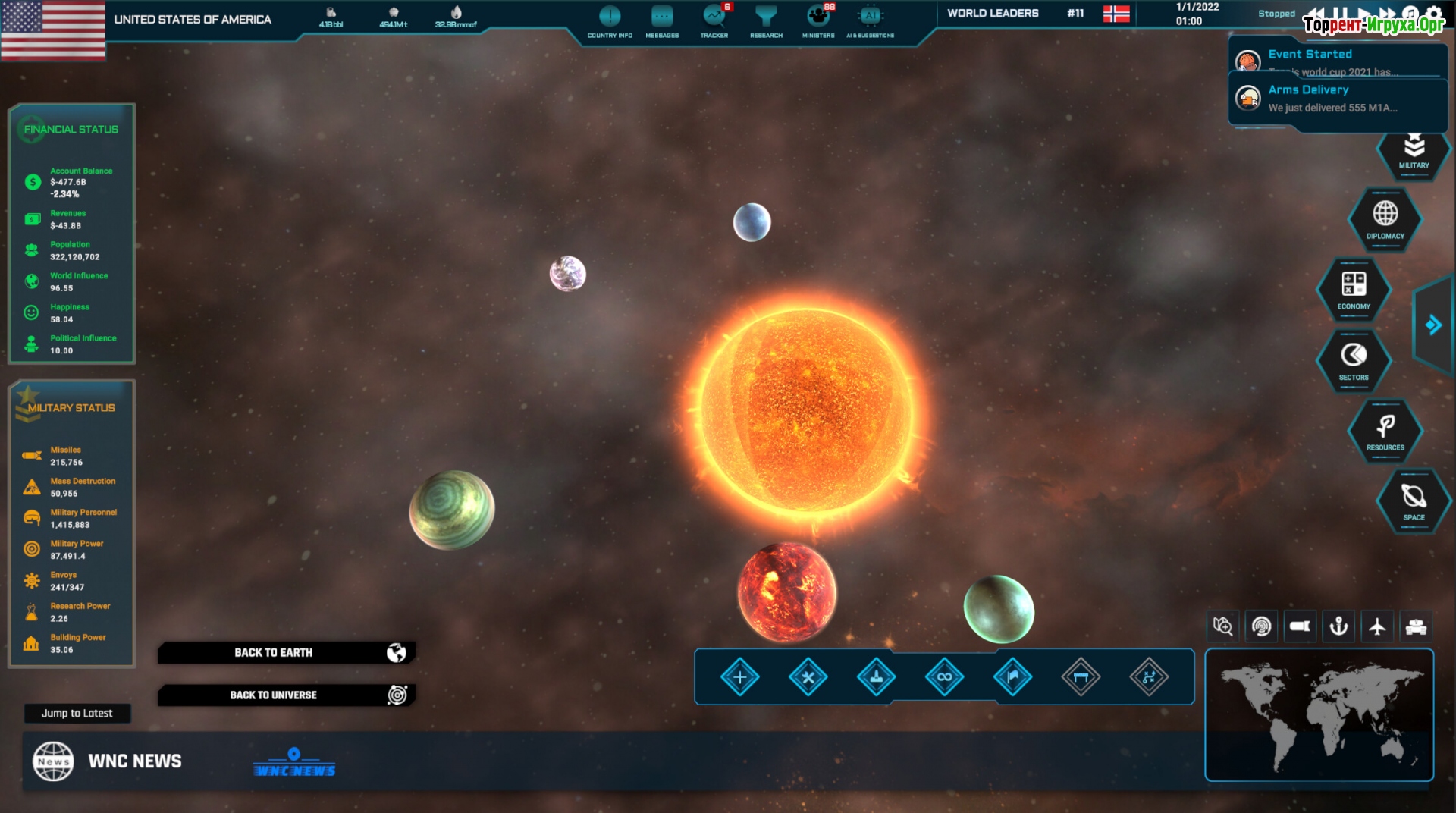Image resolution: width=1456 pixels, height=813 pixels.
Task: Select the wrench-and-screwdriver diamond action
Action: tap(808, 676)
